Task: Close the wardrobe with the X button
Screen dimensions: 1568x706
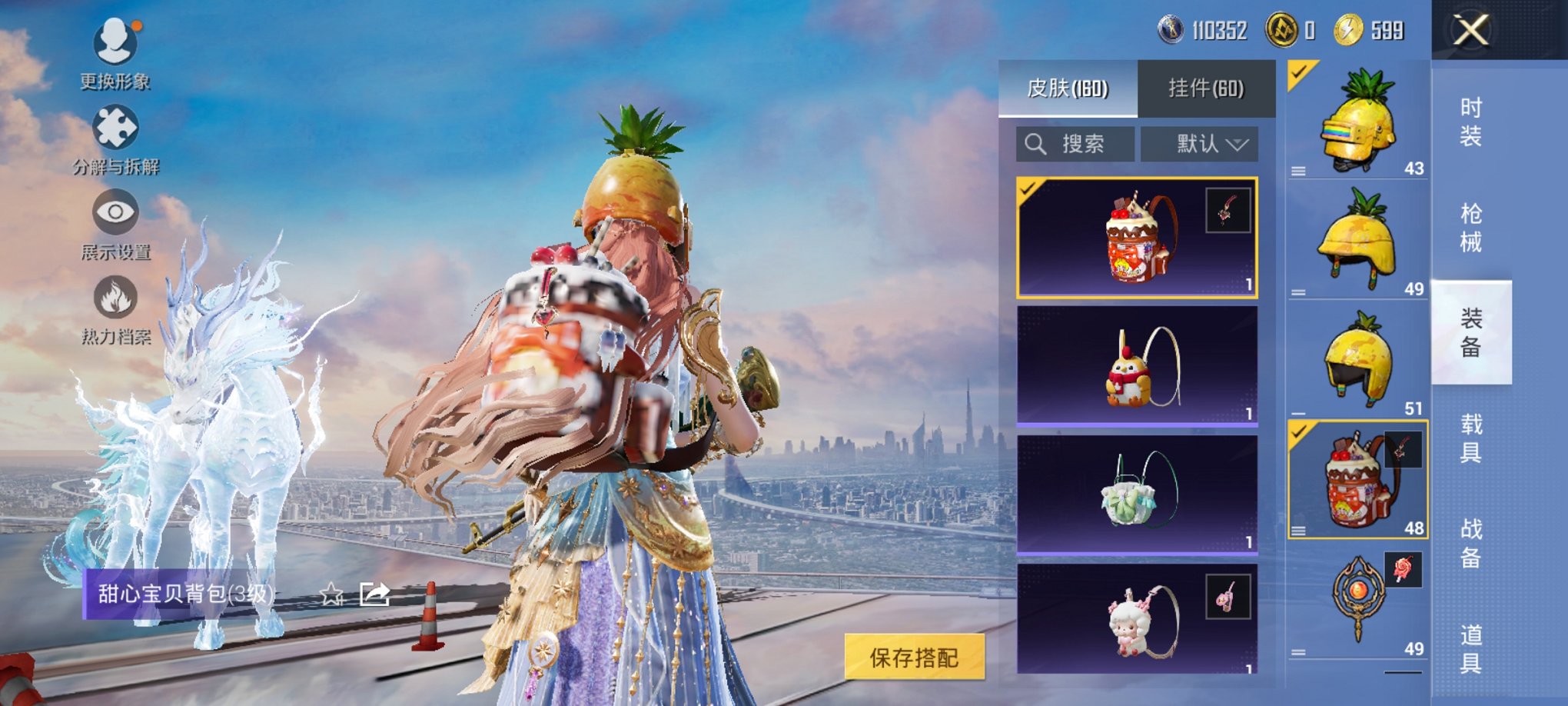Action: point(1470,31)
